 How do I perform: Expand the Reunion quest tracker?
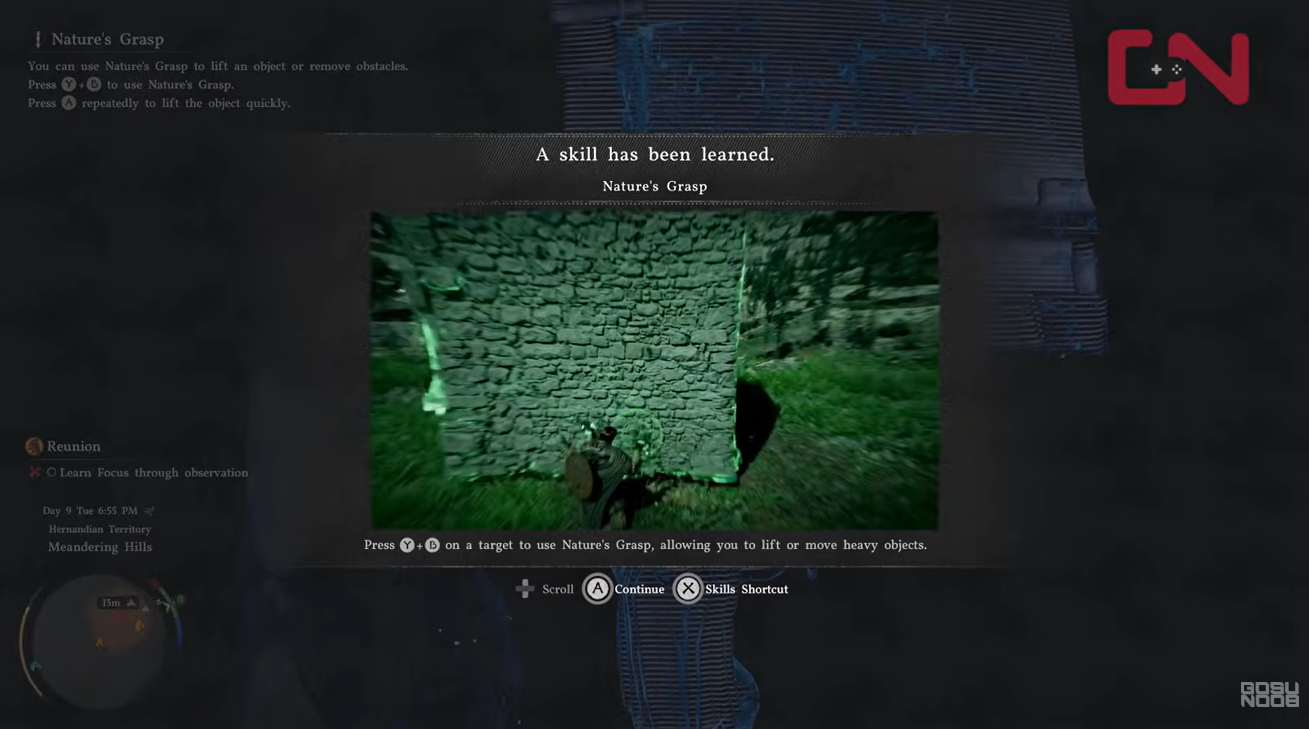click(x=73, y=446)
